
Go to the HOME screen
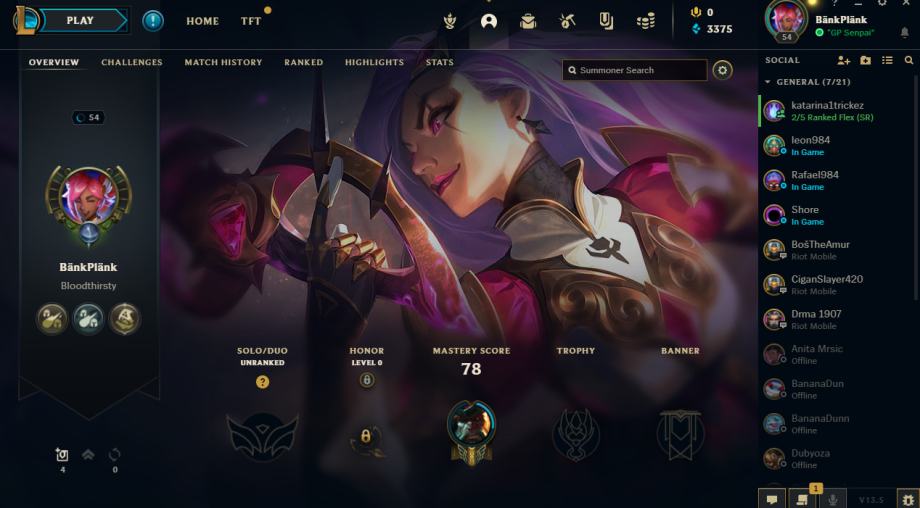point(202,21)
